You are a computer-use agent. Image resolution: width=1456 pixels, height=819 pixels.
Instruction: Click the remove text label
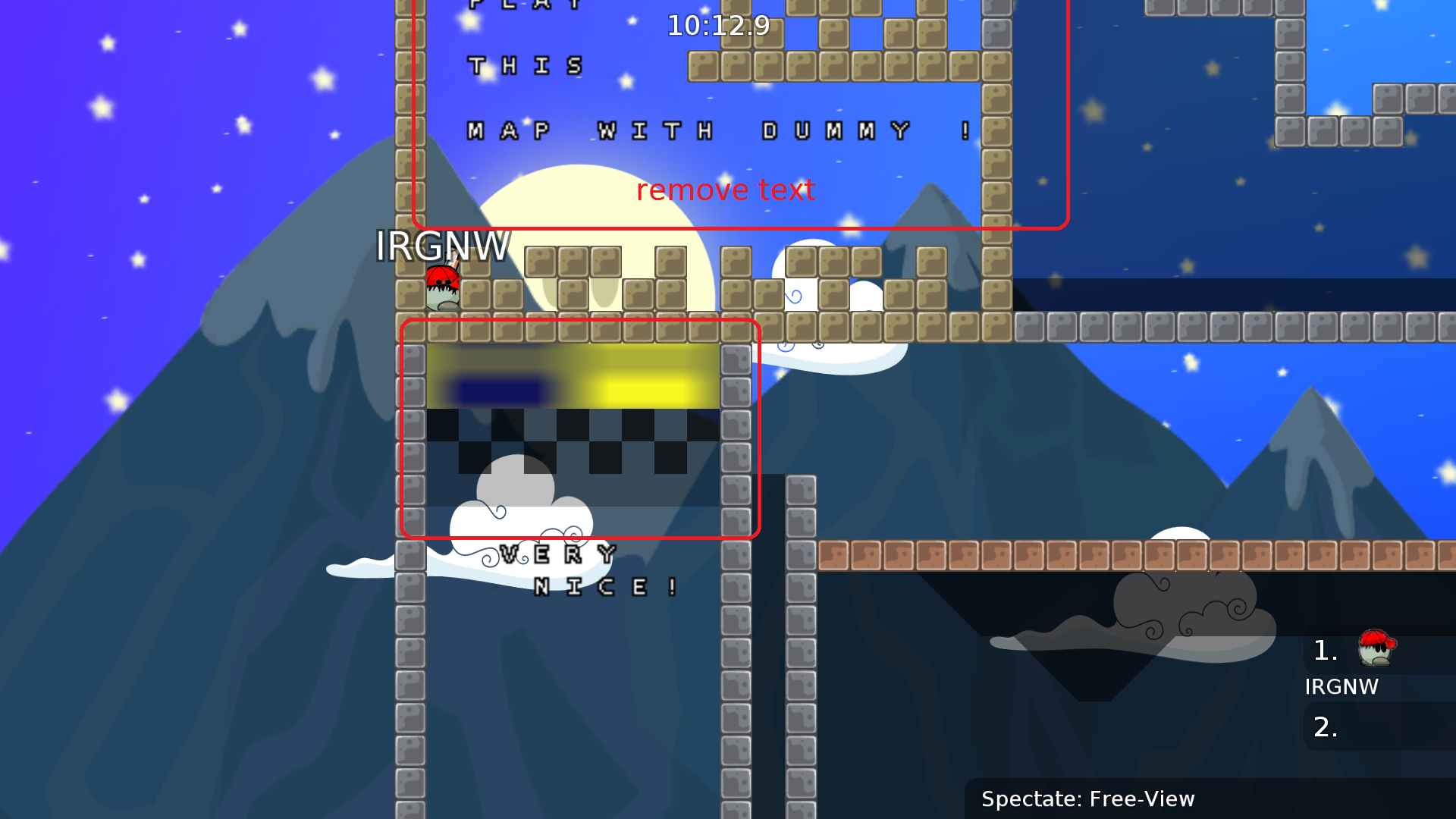(725, 190)
